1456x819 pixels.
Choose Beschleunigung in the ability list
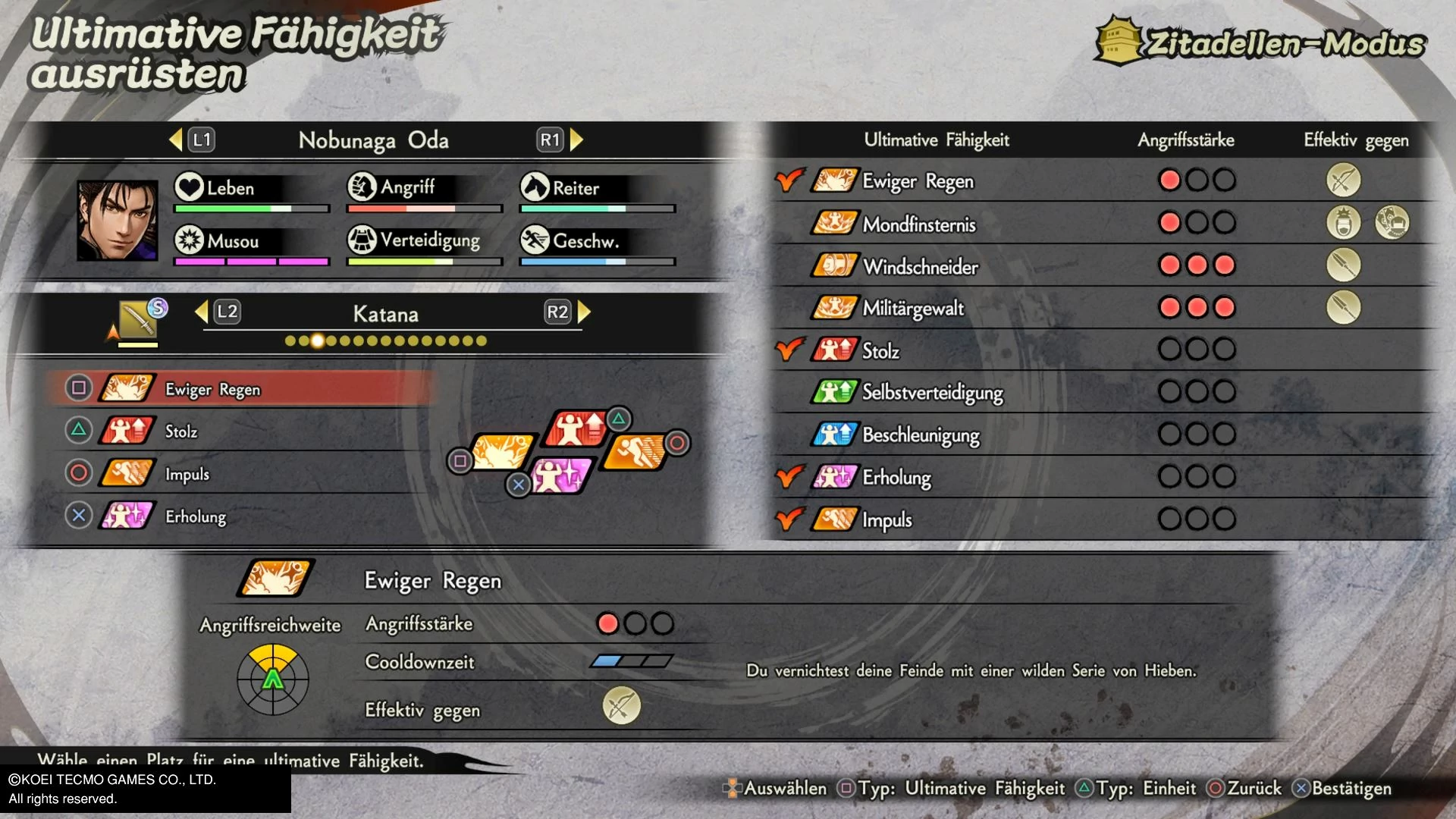[x=921, y=435]
